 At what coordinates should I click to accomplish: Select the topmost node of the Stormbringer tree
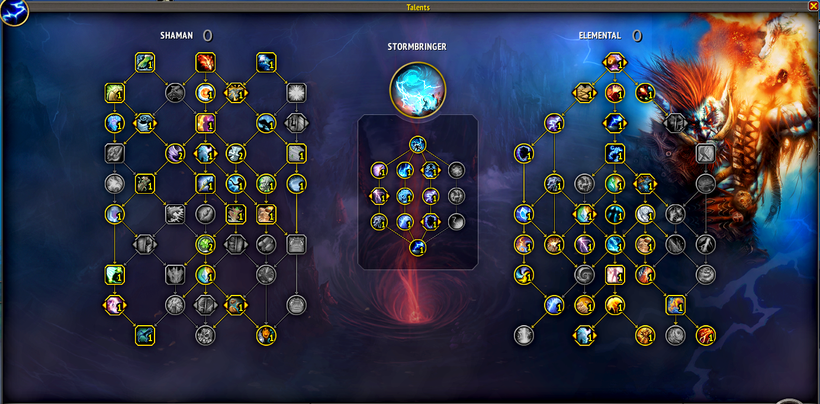(x=418, y=144)
